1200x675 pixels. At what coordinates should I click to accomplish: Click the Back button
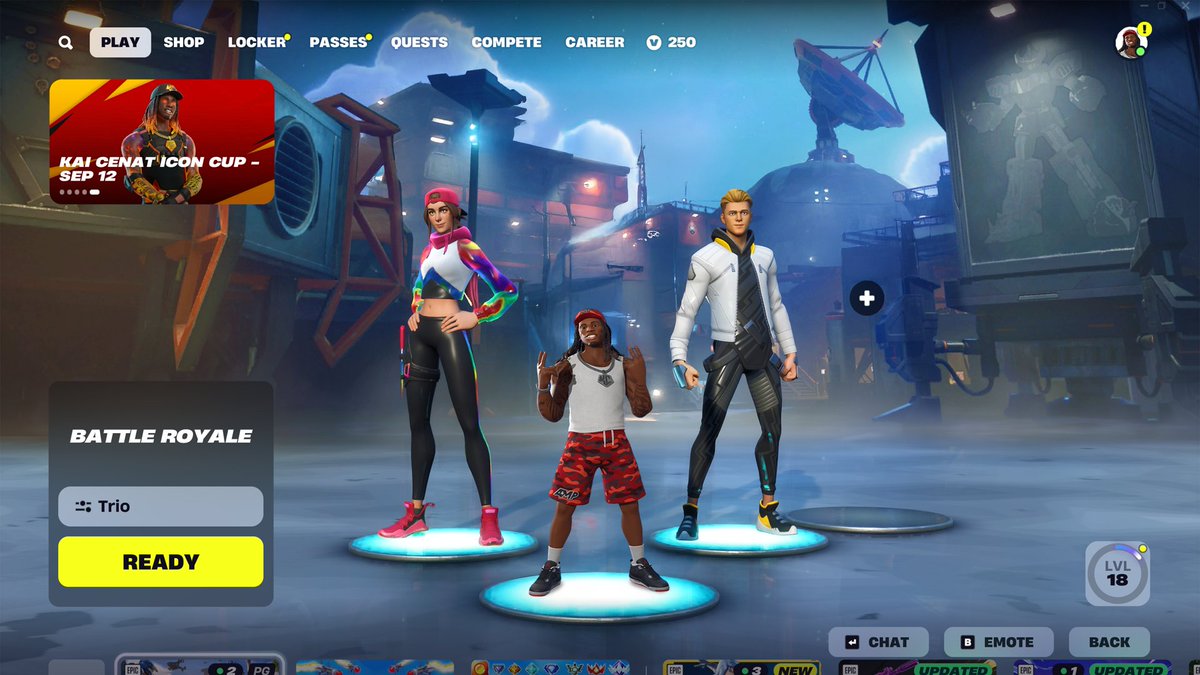[1109, 642]
